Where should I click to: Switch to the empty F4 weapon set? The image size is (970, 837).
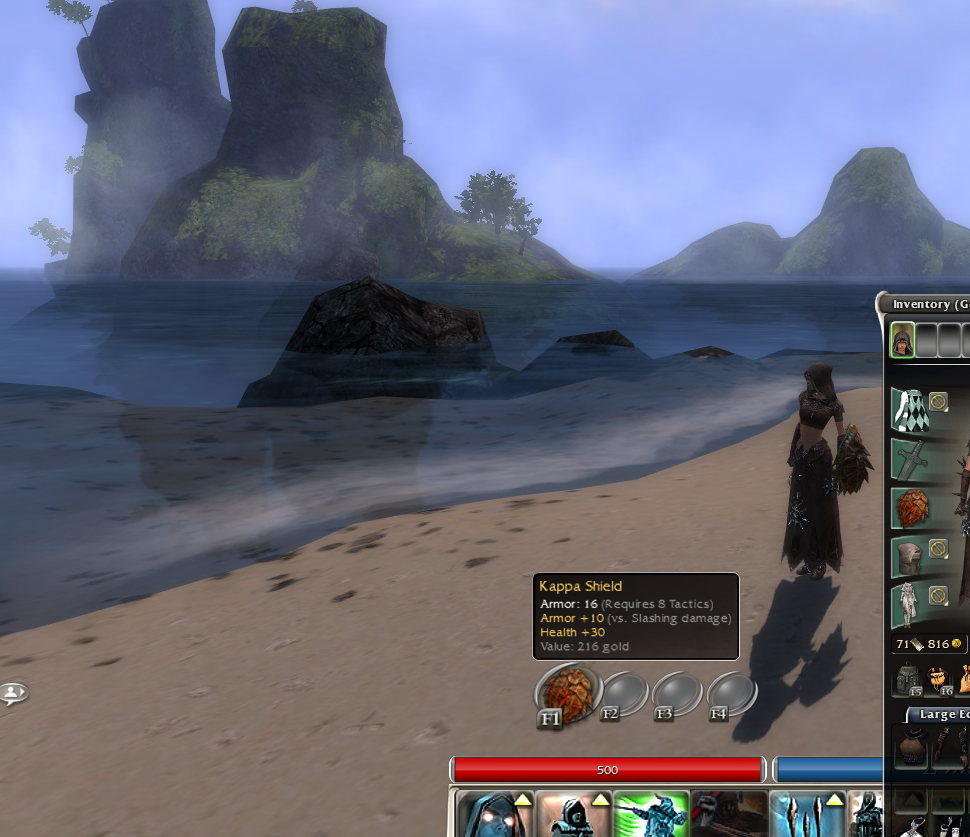(732, 692)
